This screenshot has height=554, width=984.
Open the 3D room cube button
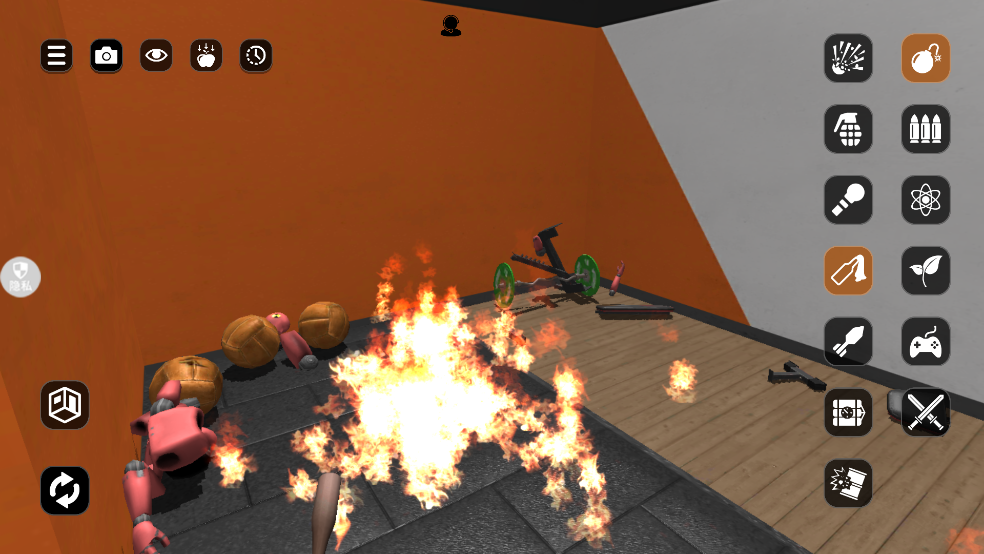65,405
